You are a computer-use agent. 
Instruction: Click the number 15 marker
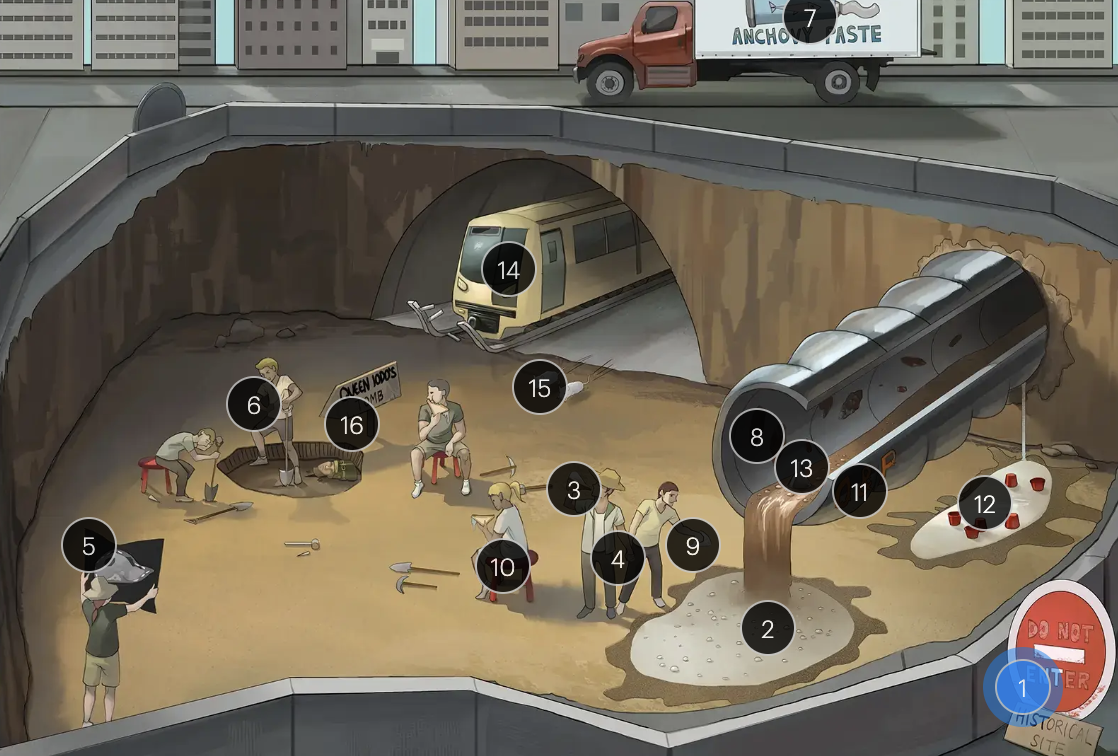pyautogui.click(x=540, y=387)
